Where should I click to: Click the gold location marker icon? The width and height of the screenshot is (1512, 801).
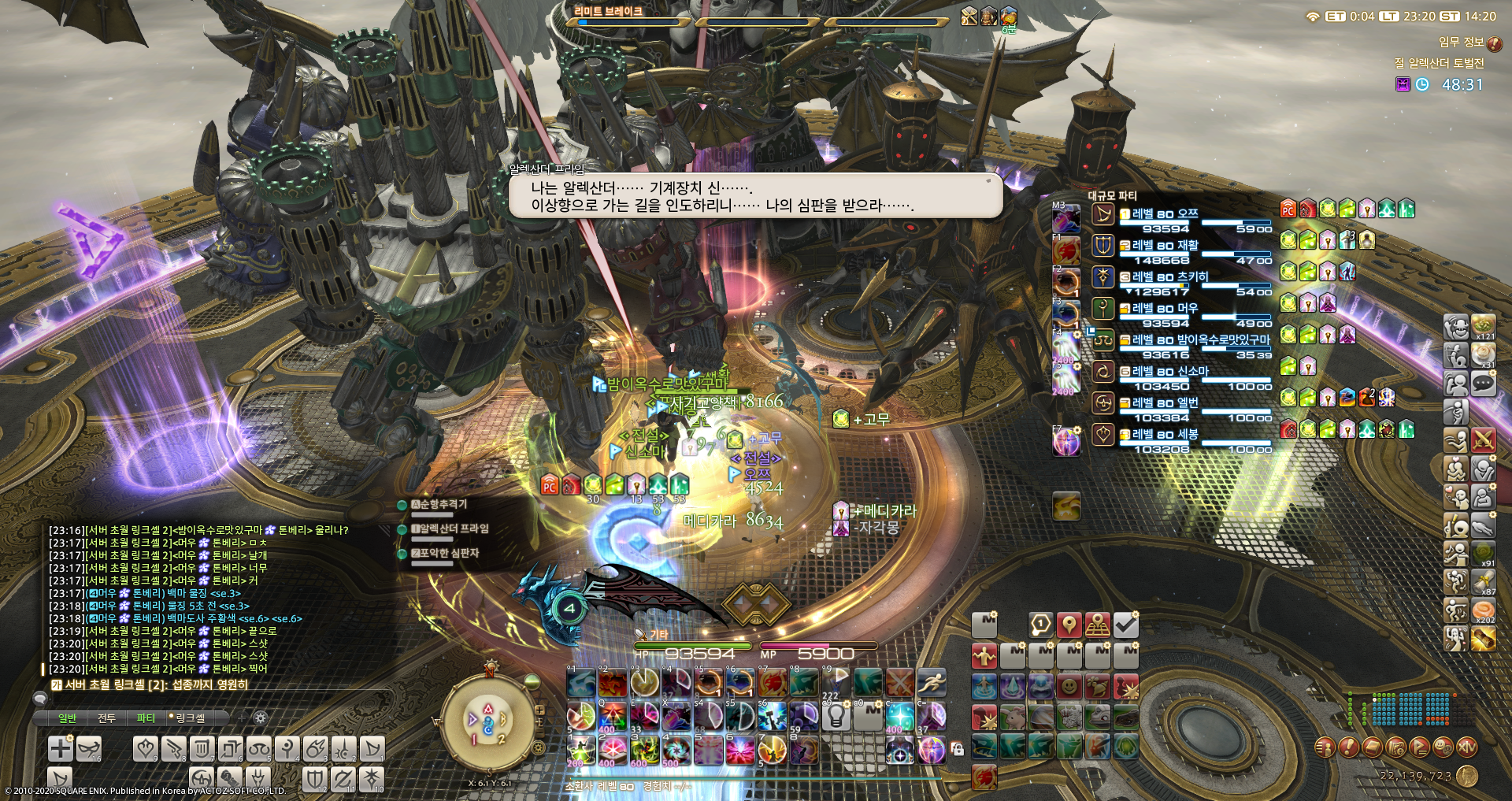pos(1069,625)
